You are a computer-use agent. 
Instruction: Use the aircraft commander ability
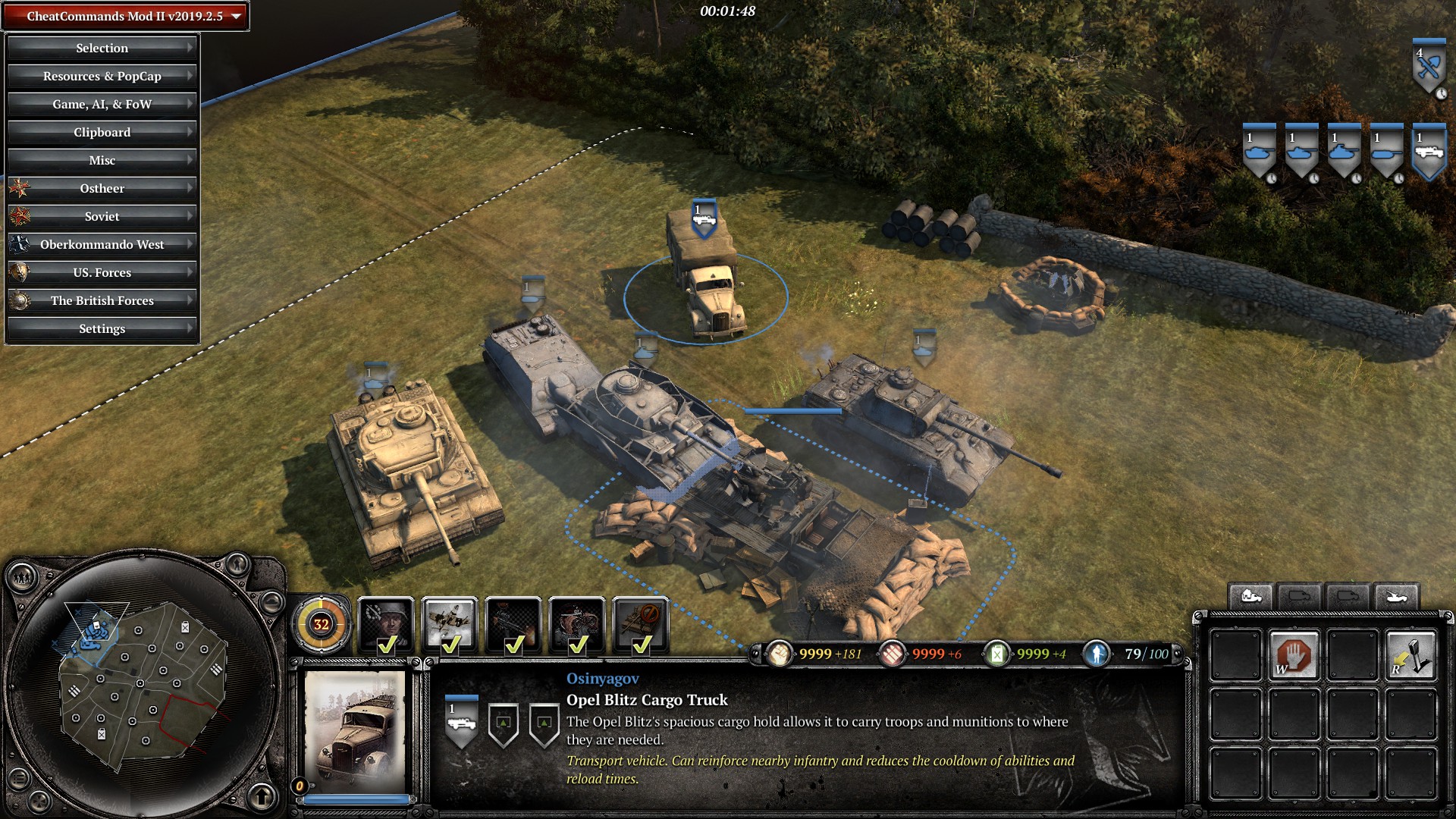click(450, 625)
